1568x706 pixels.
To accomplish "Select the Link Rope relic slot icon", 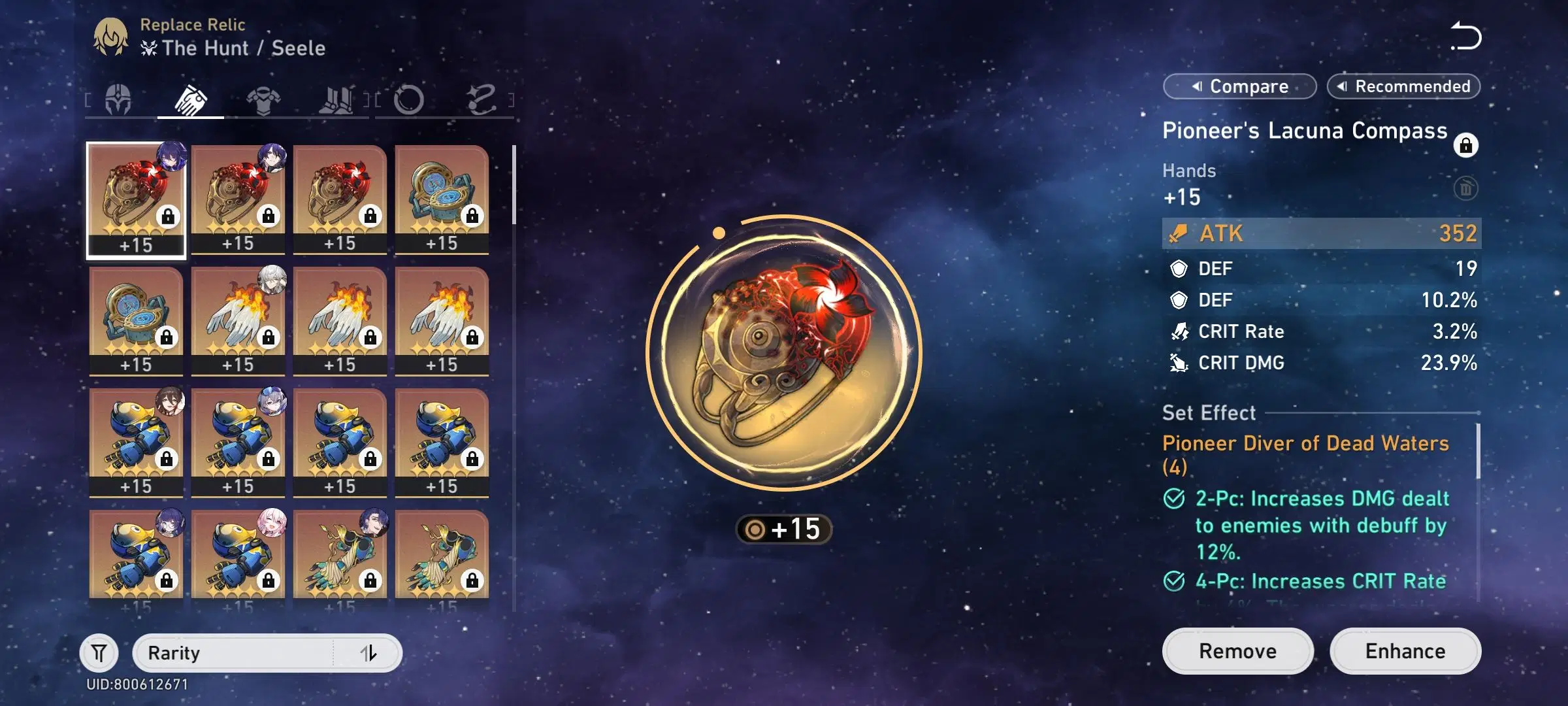I will (x=484, y=99).
